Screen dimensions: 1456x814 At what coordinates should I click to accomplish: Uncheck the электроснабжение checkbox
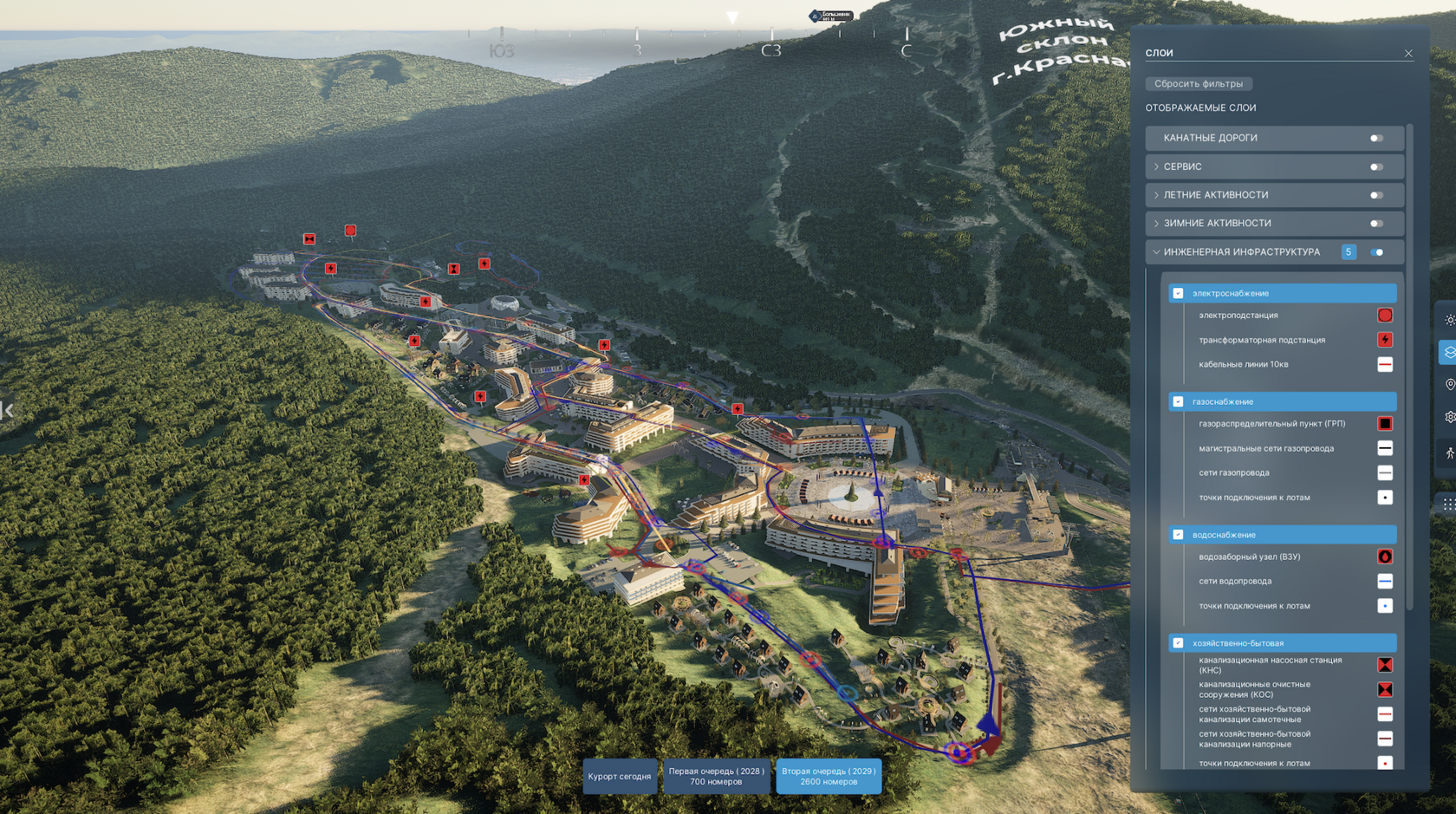pos(1178,293)
